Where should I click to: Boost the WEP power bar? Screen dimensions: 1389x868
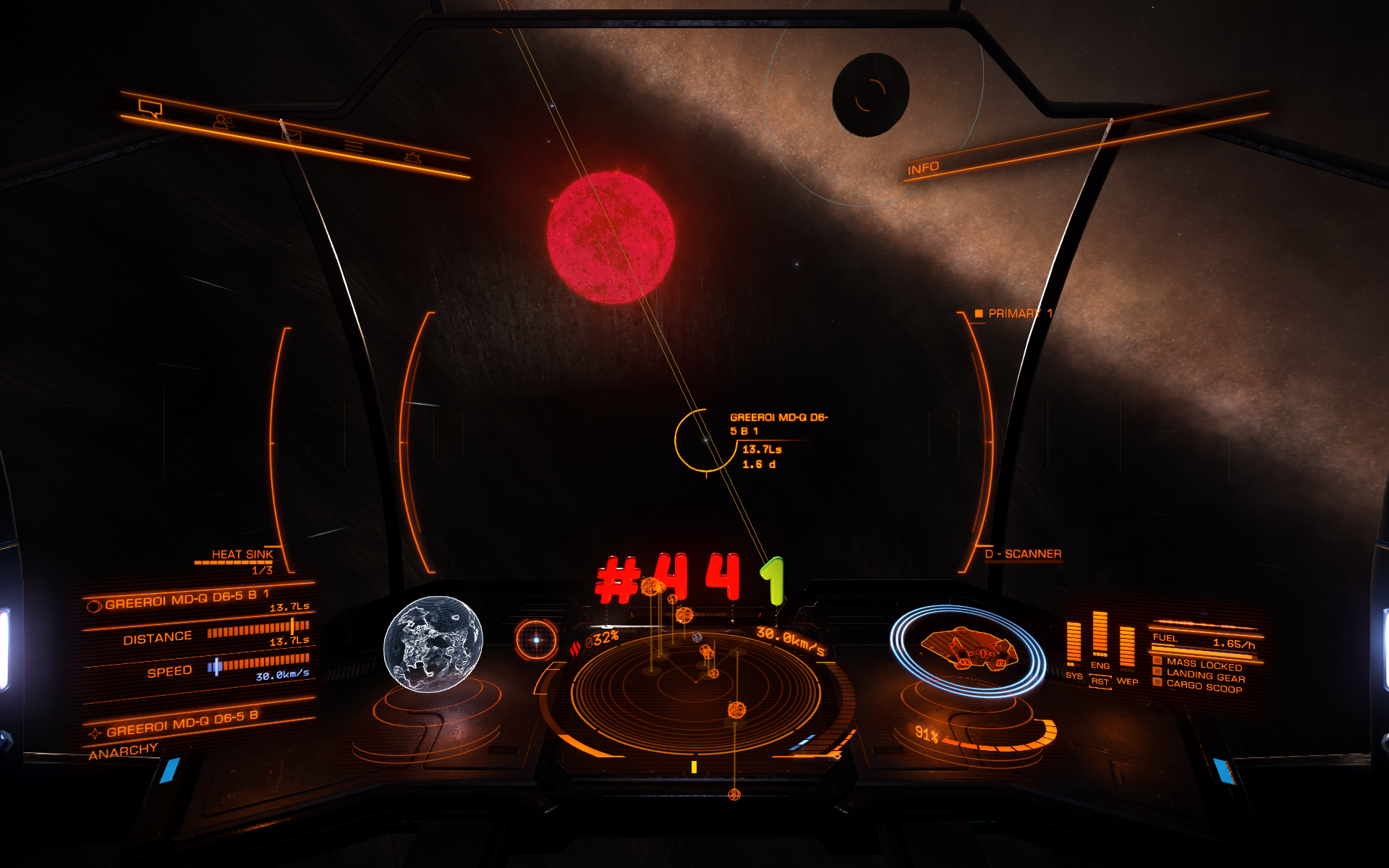(x=1127, y=646)
